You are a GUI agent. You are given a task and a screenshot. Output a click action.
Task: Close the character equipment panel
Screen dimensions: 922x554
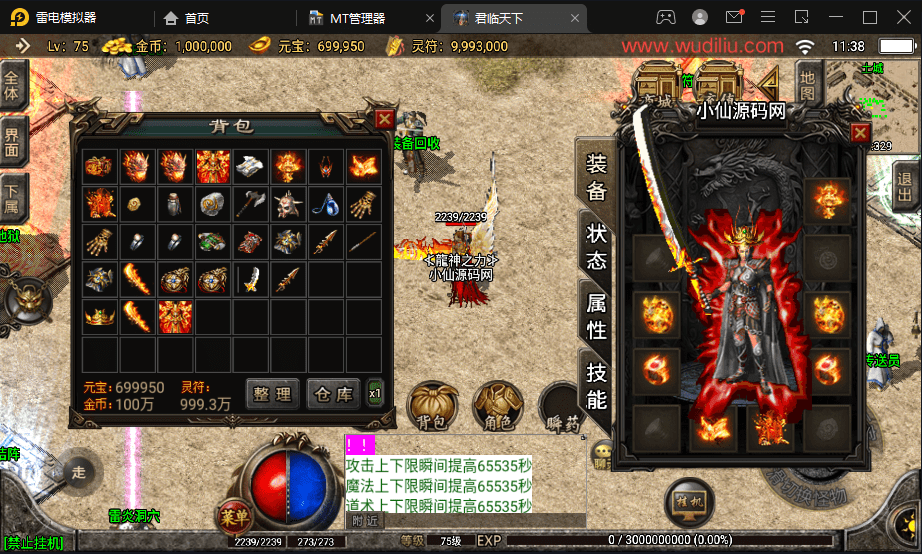coord(860,132)
